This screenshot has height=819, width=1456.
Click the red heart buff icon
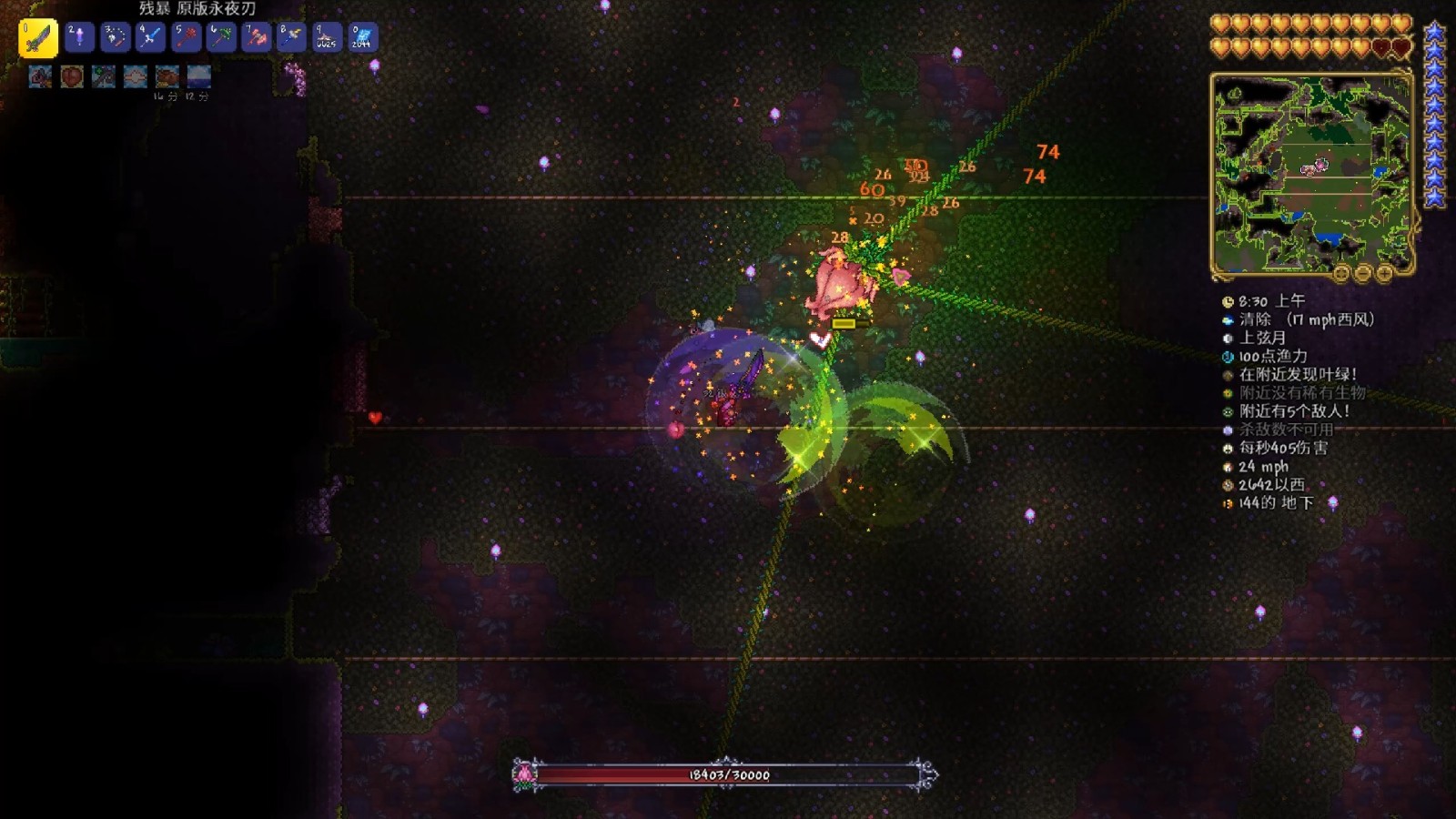pos(72,76)
